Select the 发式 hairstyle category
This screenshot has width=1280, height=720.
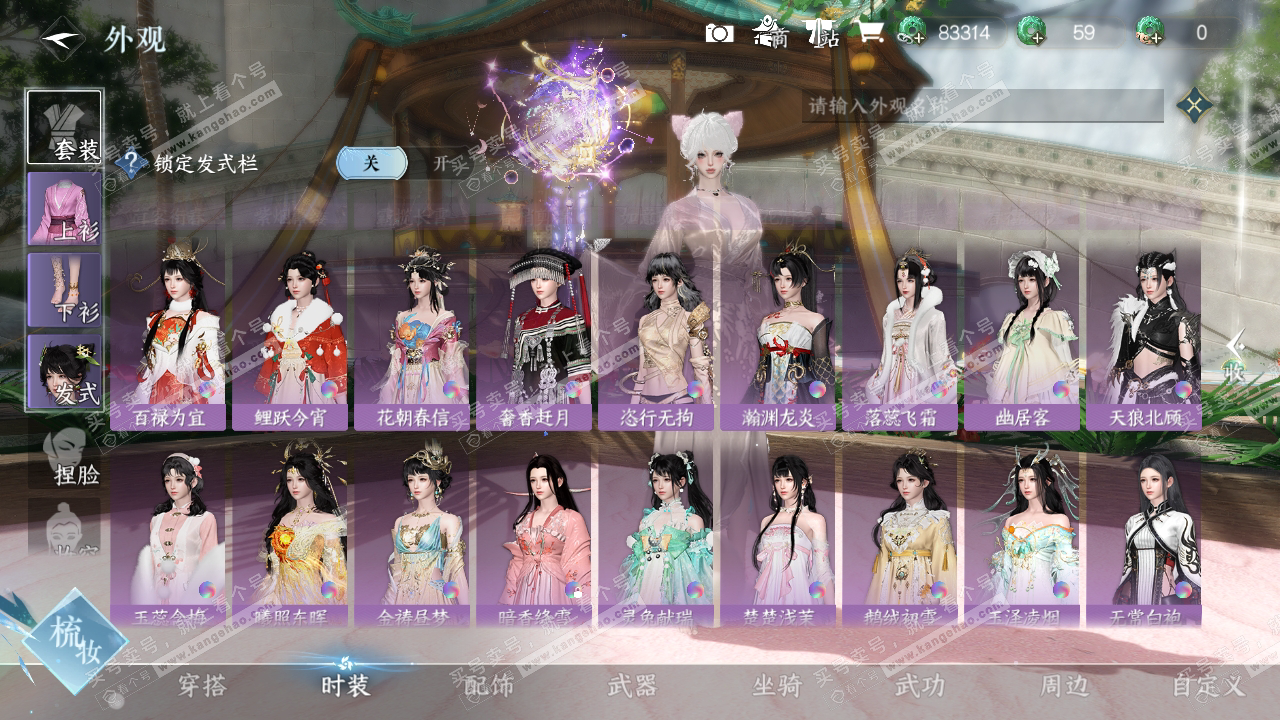[x=64, y=371]
